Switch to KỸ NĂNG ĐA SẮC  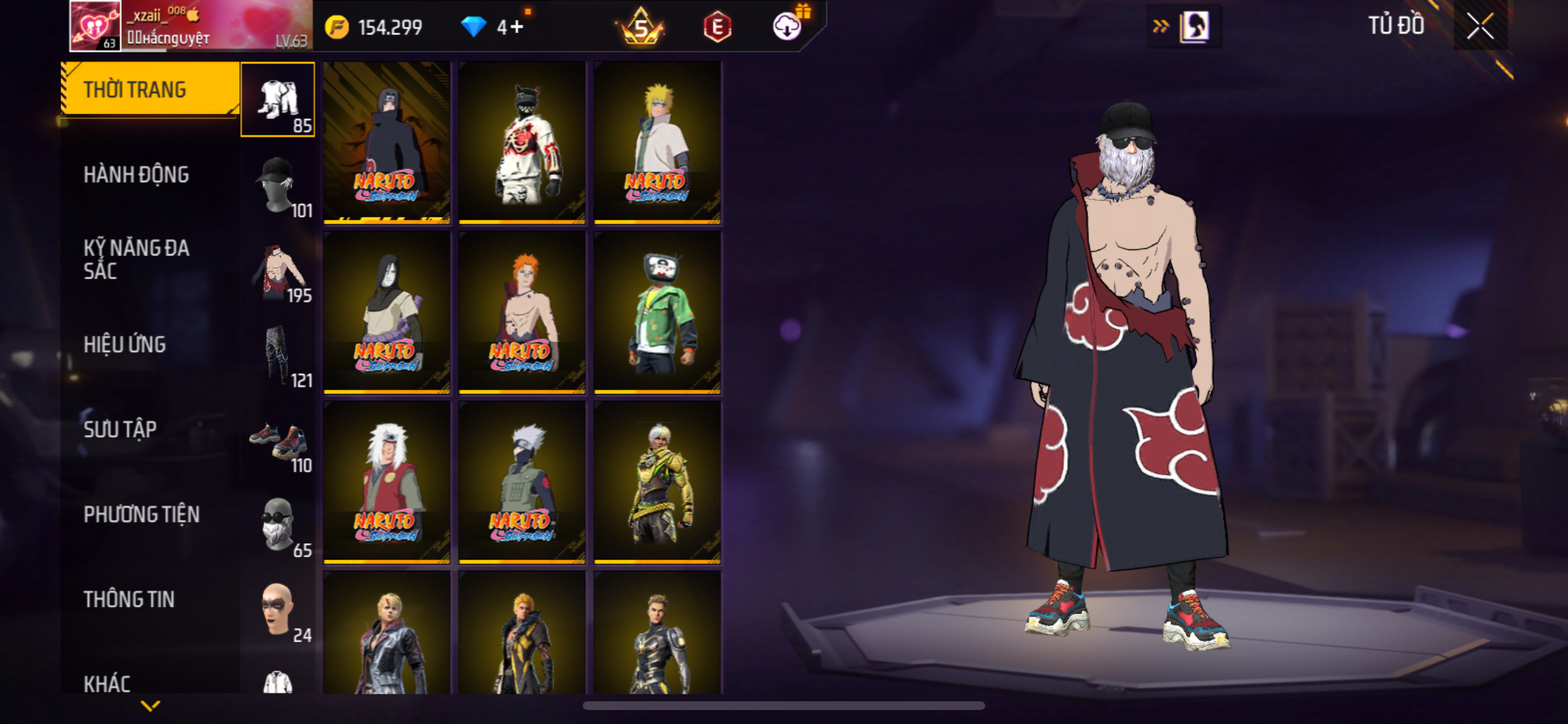[x=136, y=259]
